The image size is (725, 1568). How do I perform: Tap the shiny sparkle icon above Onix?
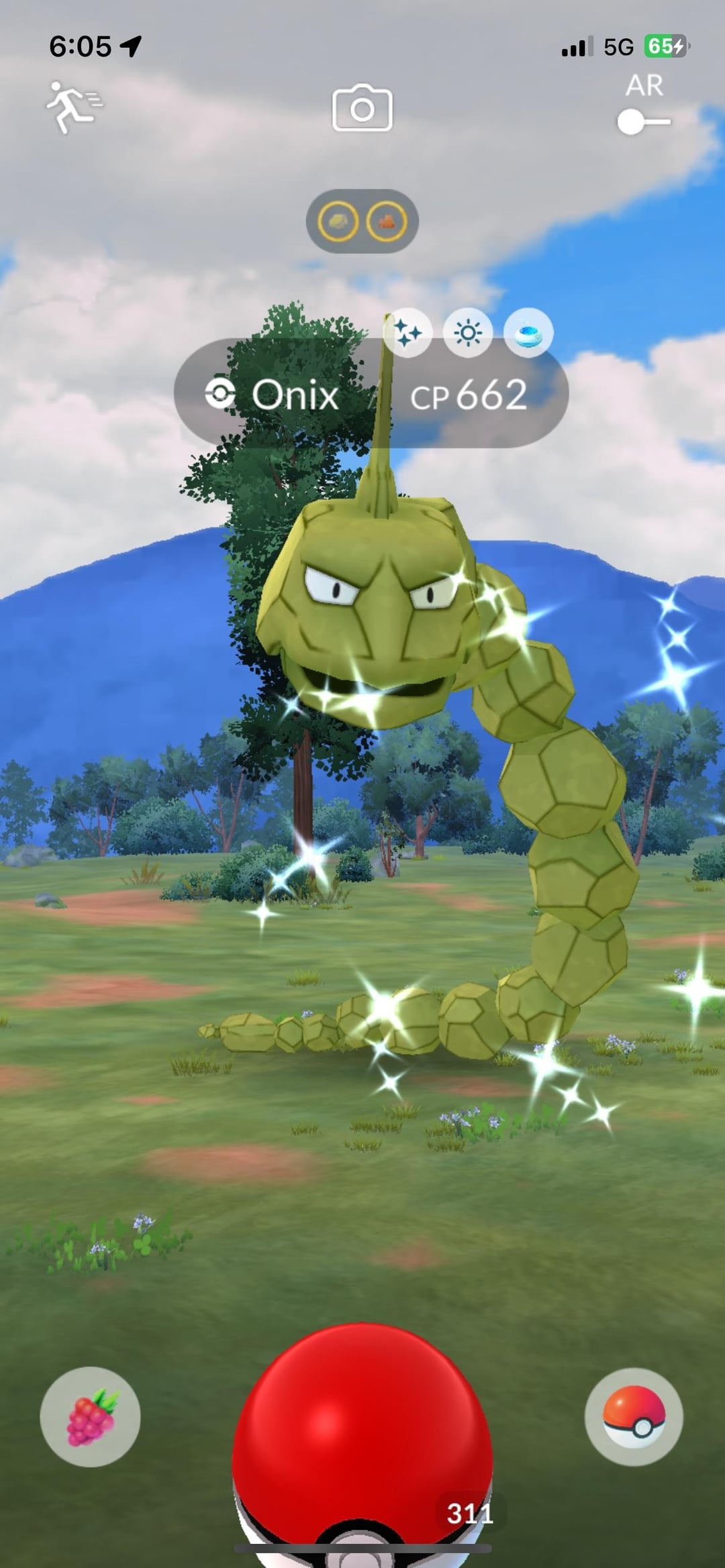[407, 333]
